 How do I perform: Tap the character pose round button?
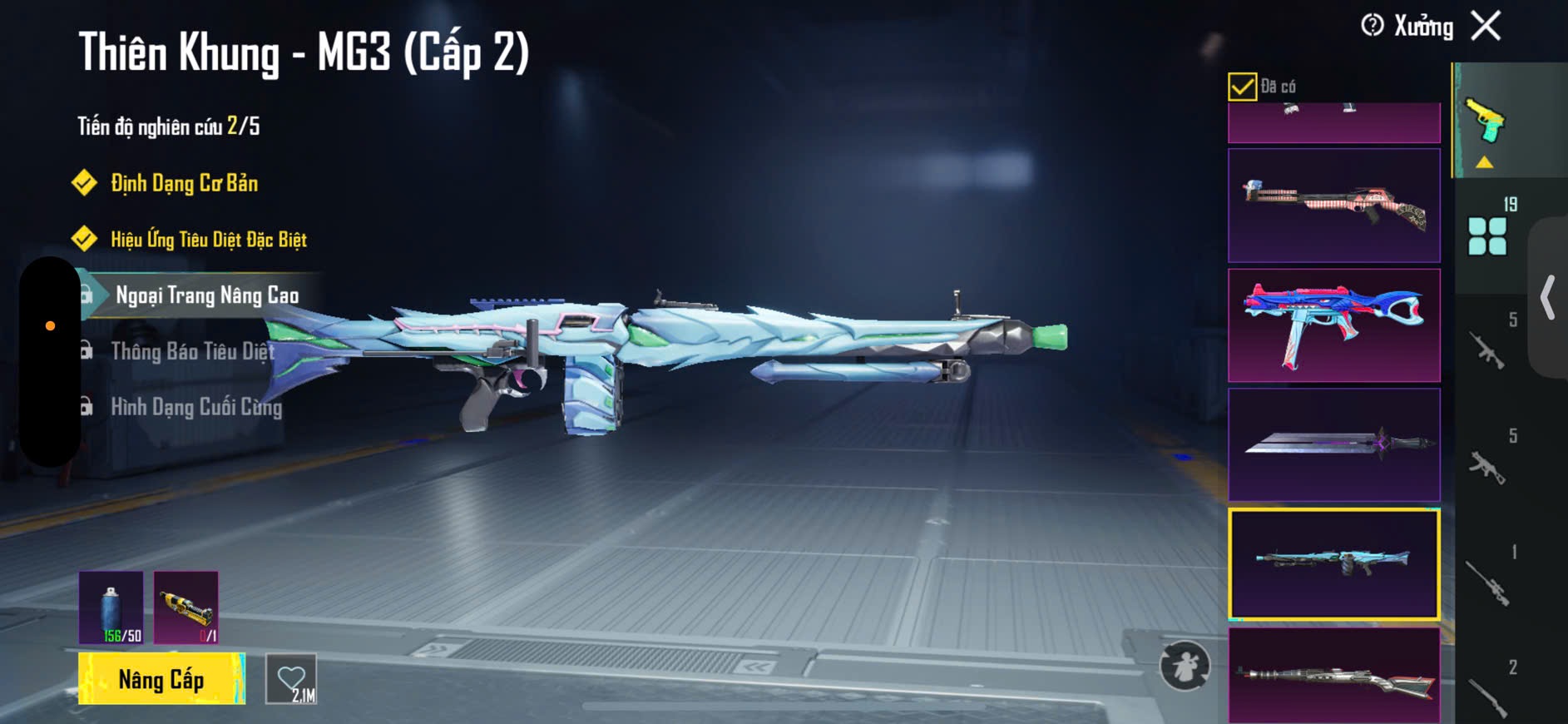pos(1185,666)
